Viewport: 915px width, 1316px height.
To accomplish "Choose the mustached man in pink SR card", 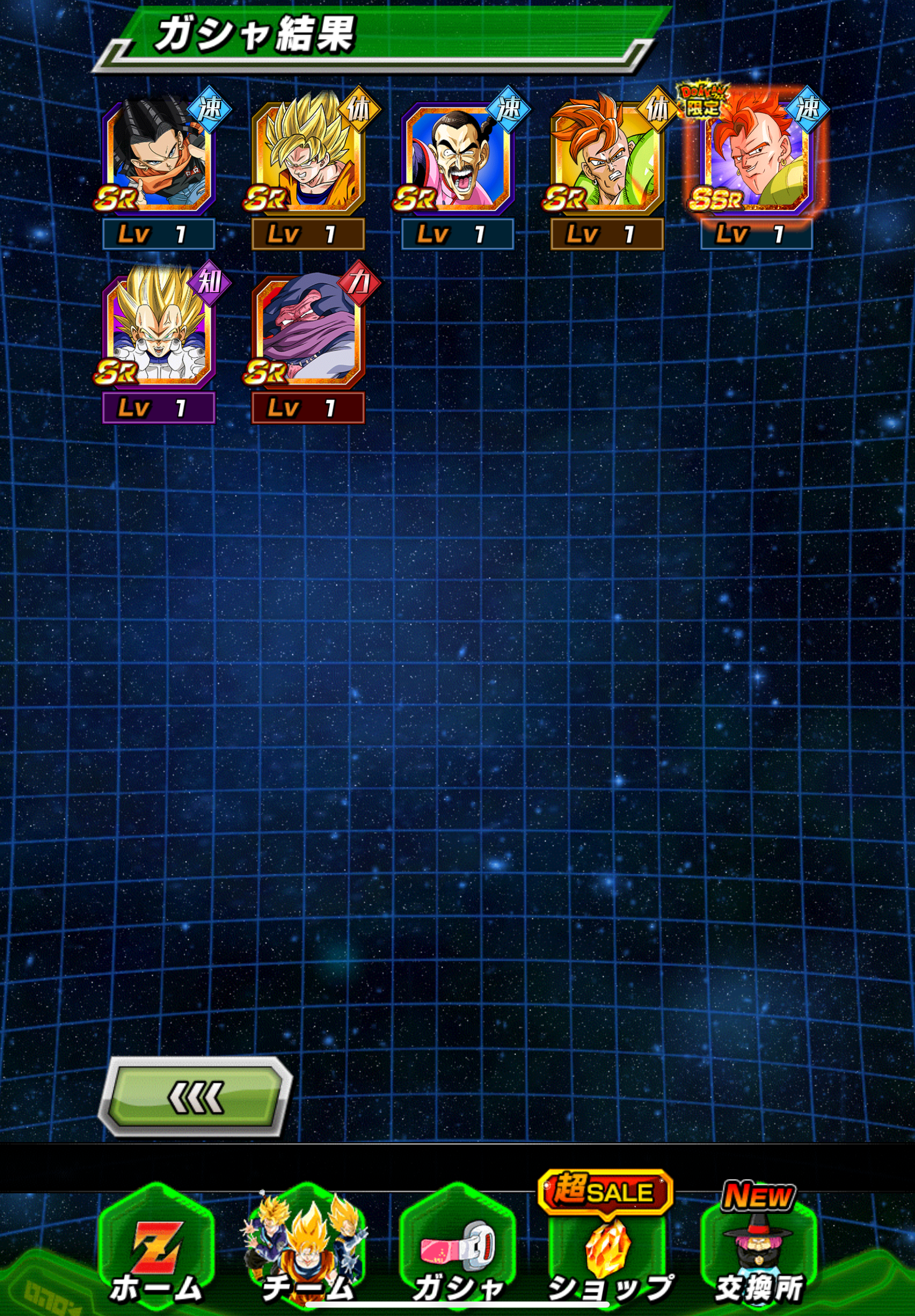I will click(x=458, y=158).
